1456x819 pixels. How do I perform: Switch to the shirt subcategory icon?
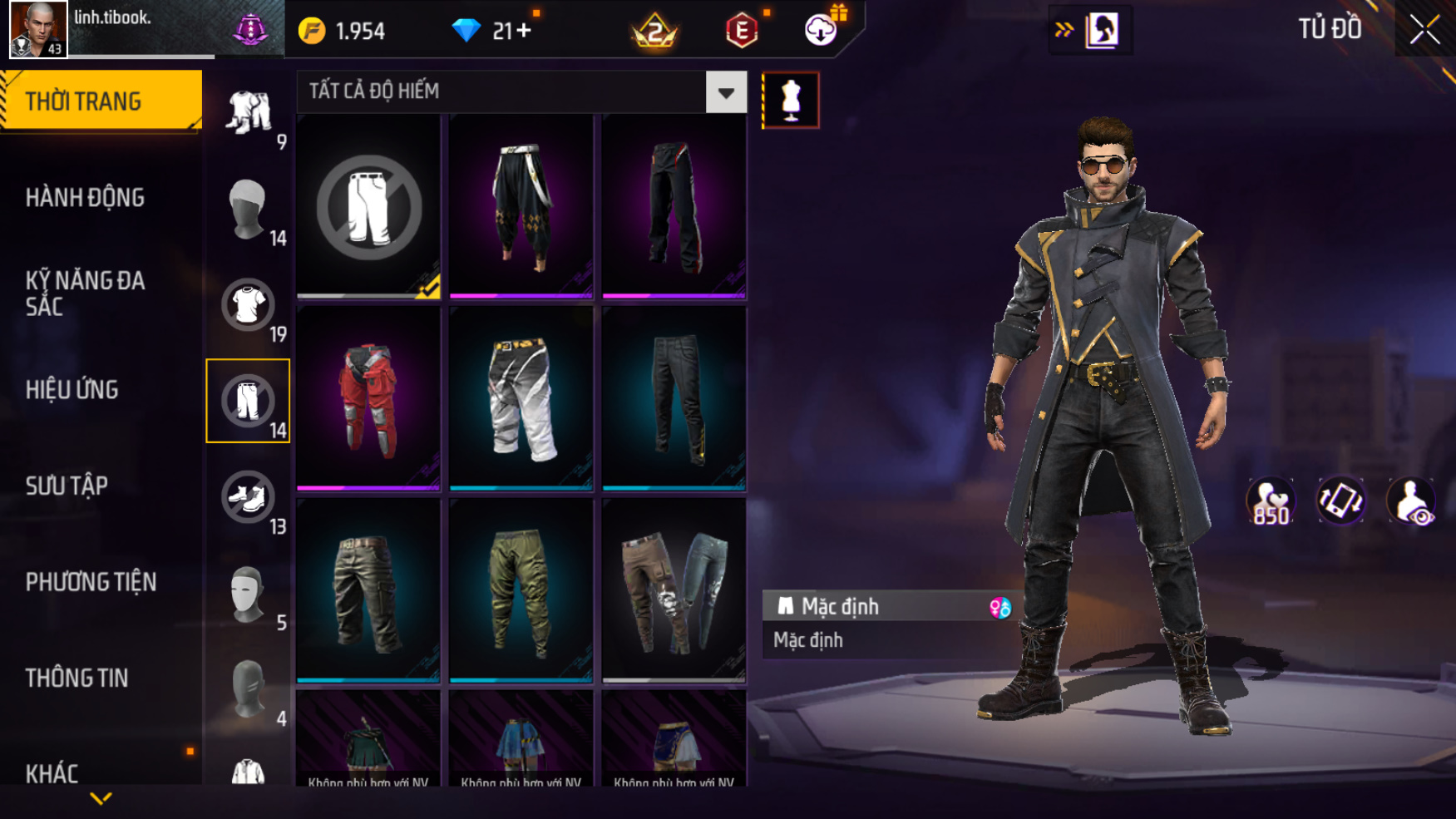click(x=248, y=305)
